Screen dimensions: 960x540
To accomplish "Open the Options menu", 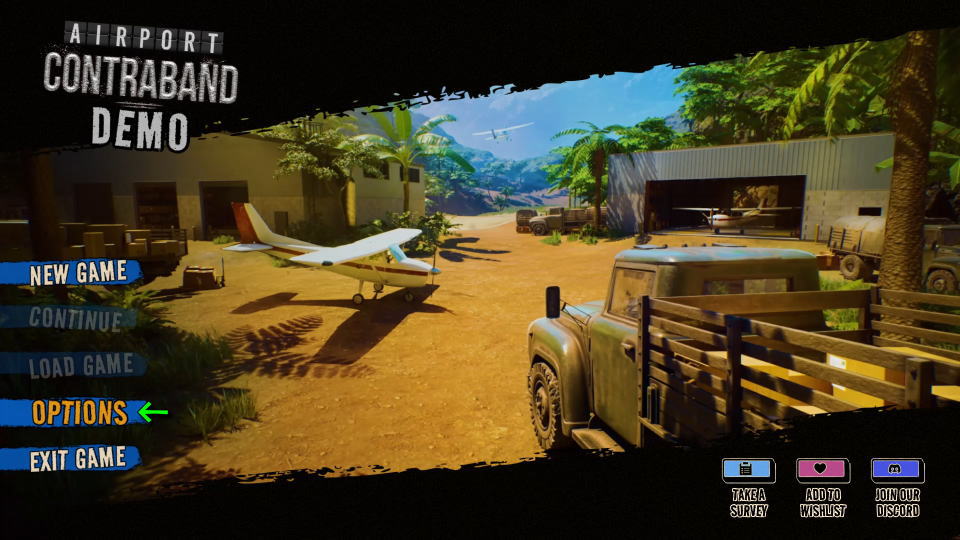I will click(x=79, y=412).
